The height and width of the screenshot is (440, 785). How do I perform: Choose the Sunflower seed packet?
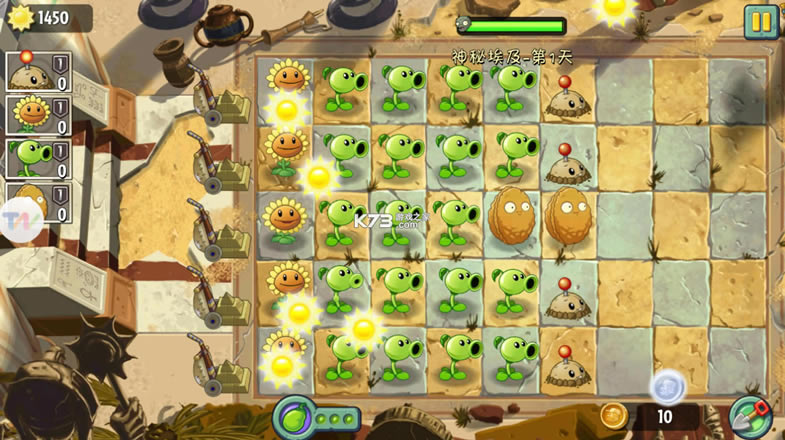coord(37,115)
